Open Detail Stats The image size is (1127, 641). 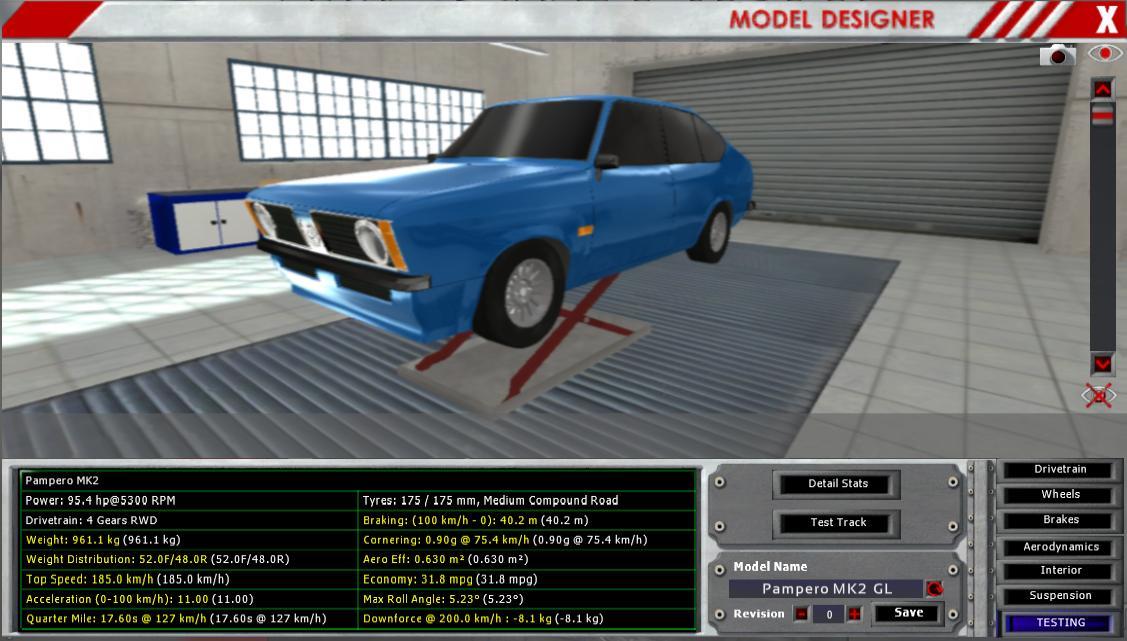pyautogui.click(x=837, y=484)
